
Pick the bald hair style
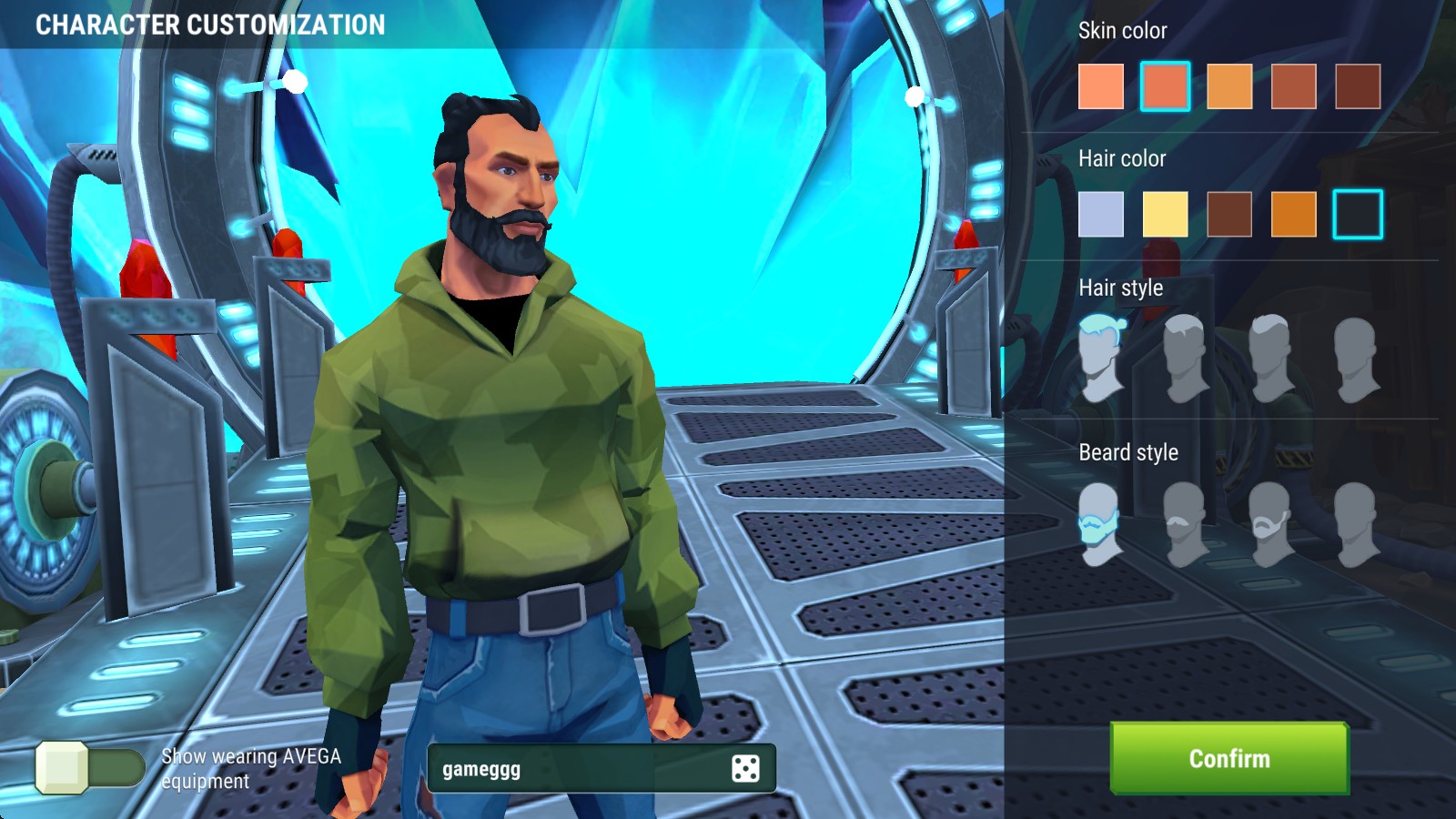[1356, 359]
